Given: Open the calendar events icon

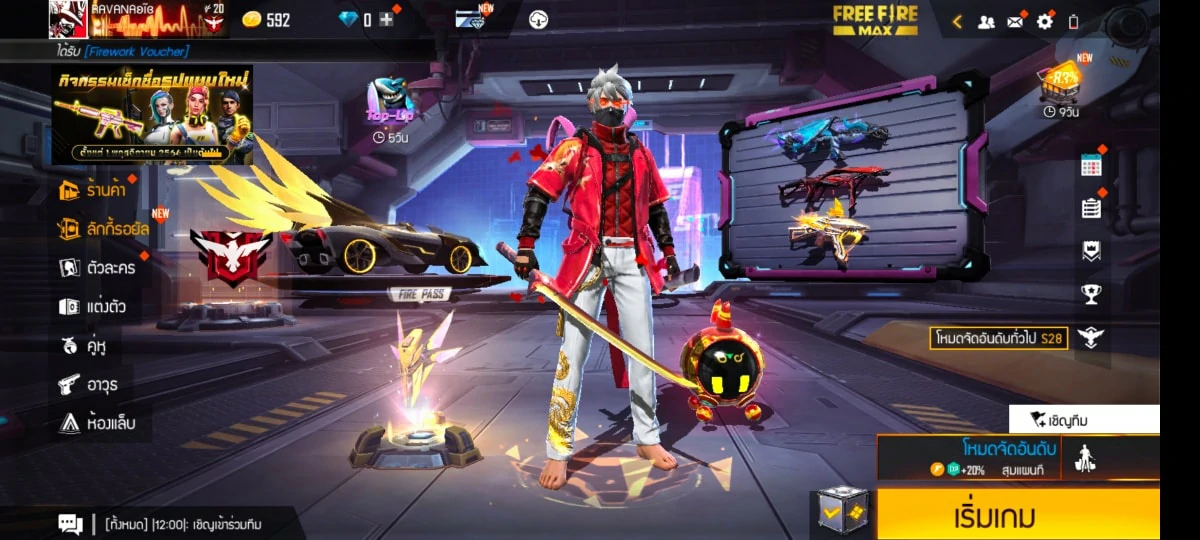Looking at the screenshot, I should tap(1091, 166).
